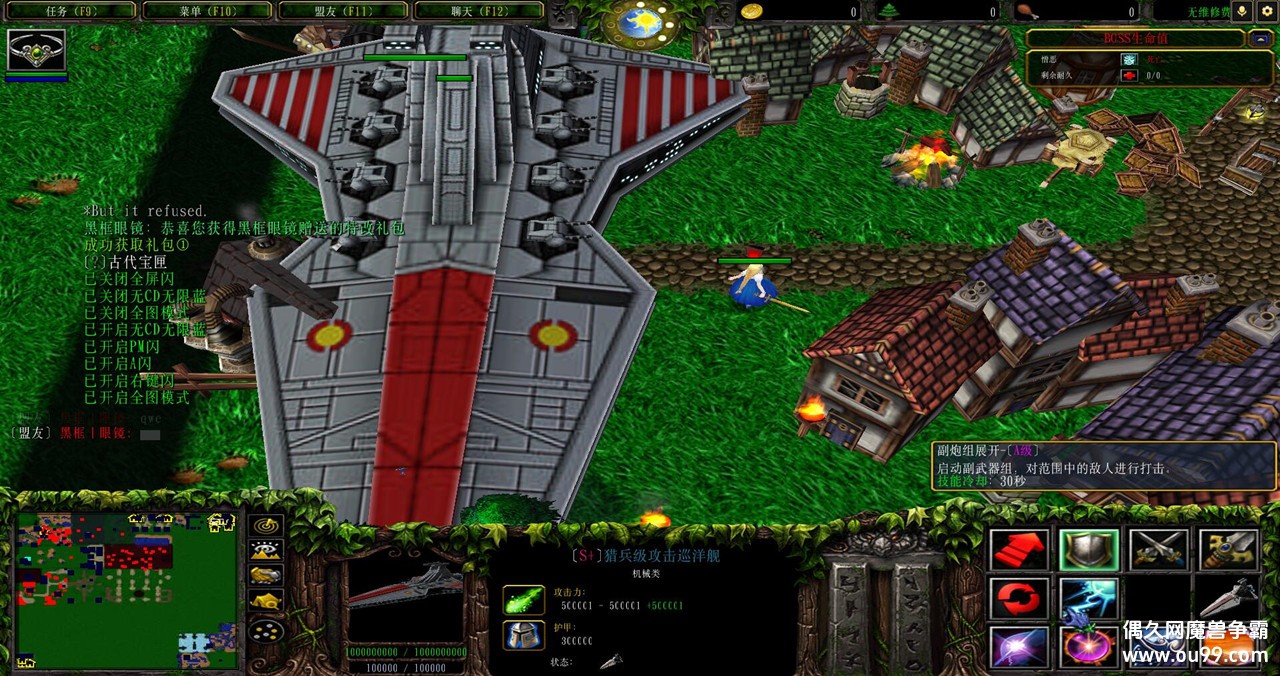Open the 任务 (F9) quests menu

pos(68,11)
